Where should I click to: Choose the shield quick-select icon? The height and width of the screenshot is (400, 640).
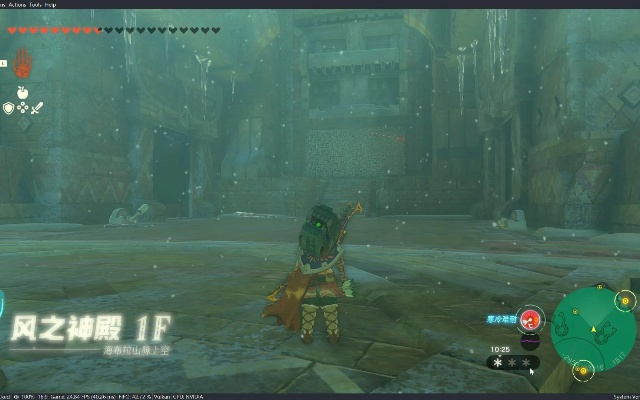click(8, 108)
